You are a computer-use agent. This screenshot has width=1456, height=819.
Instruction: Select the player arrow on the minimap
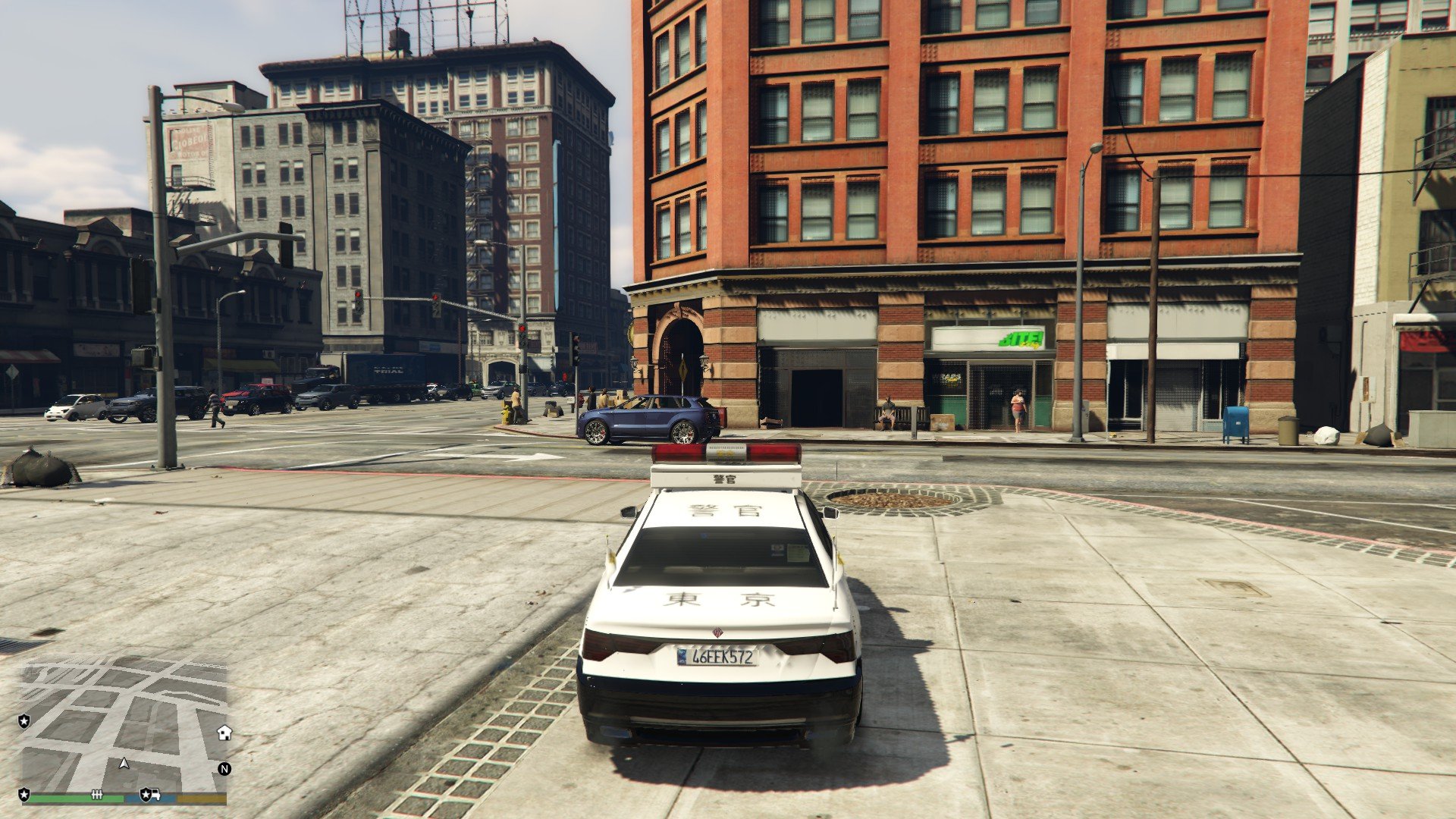click(124, 763)
